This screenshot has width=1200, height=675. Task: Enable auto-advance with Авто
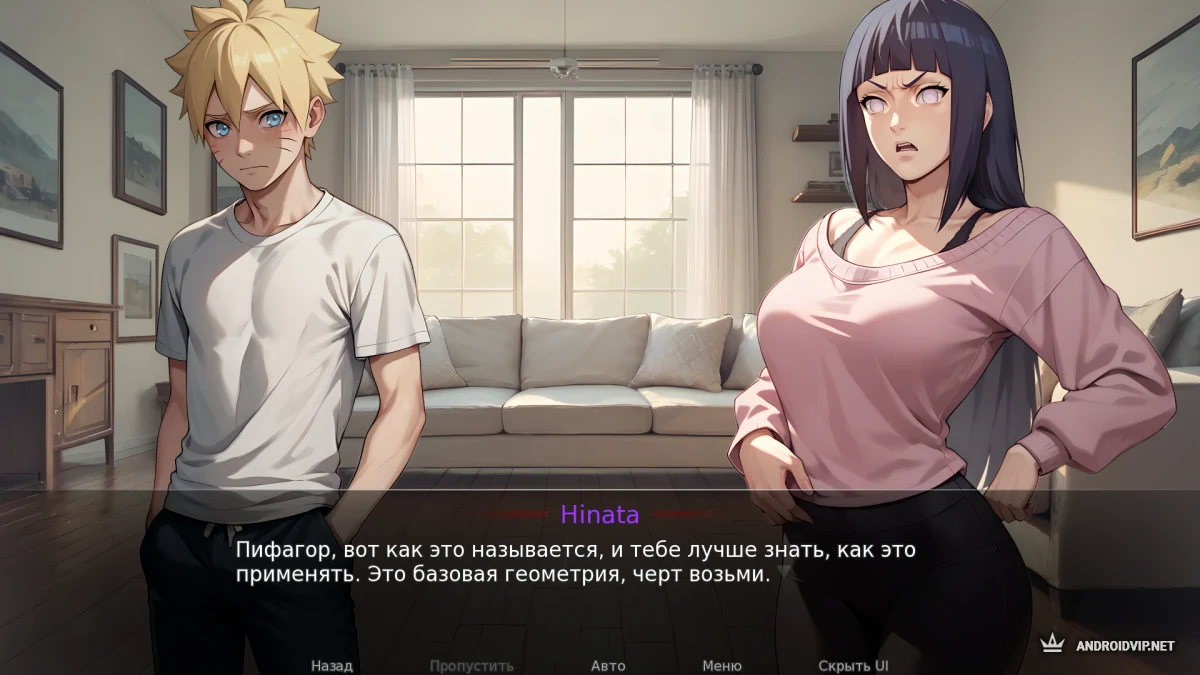[608, 666]
